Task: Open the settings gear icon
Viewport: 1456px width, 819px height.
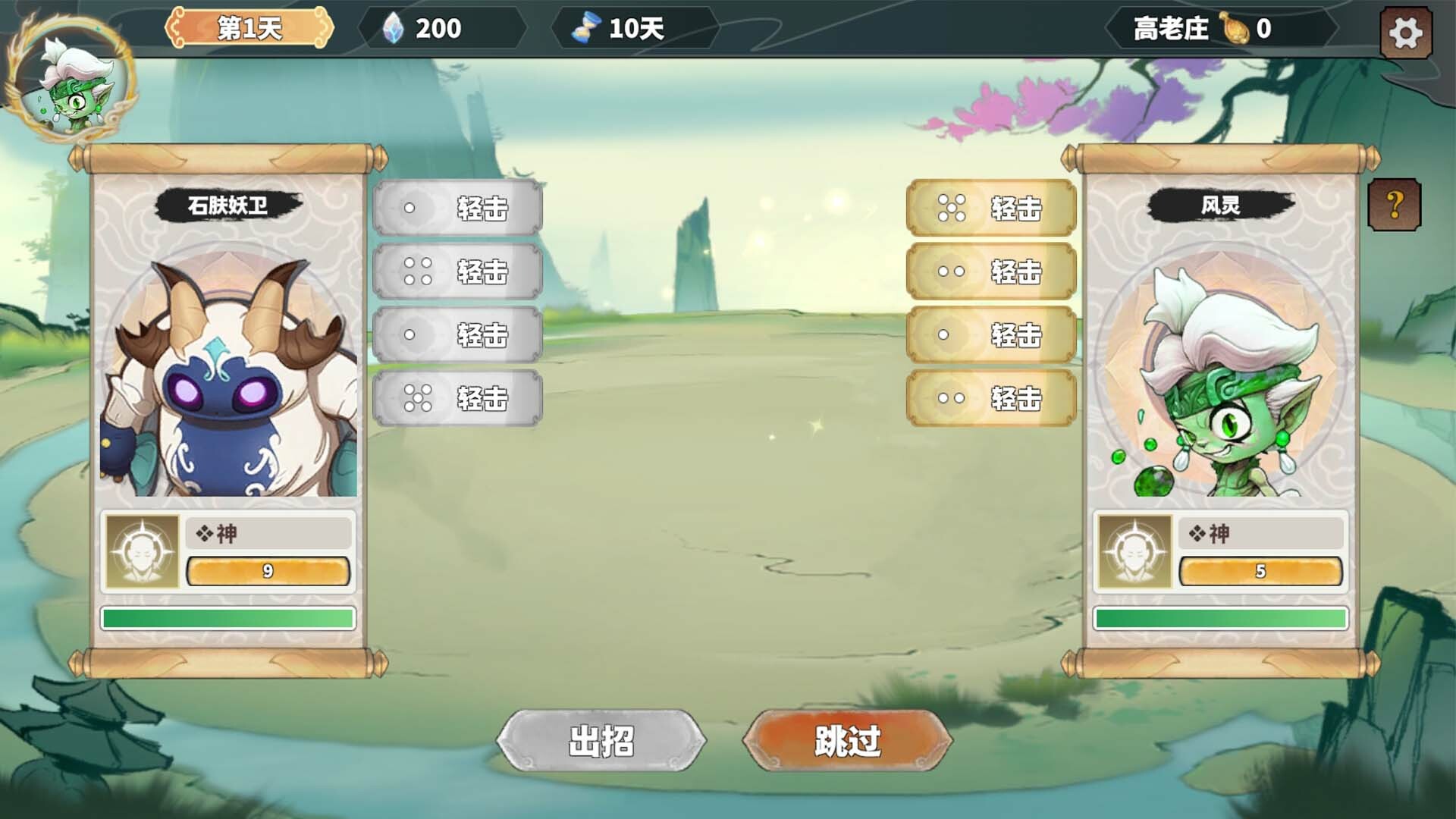Action: [x=1407, y=32]
